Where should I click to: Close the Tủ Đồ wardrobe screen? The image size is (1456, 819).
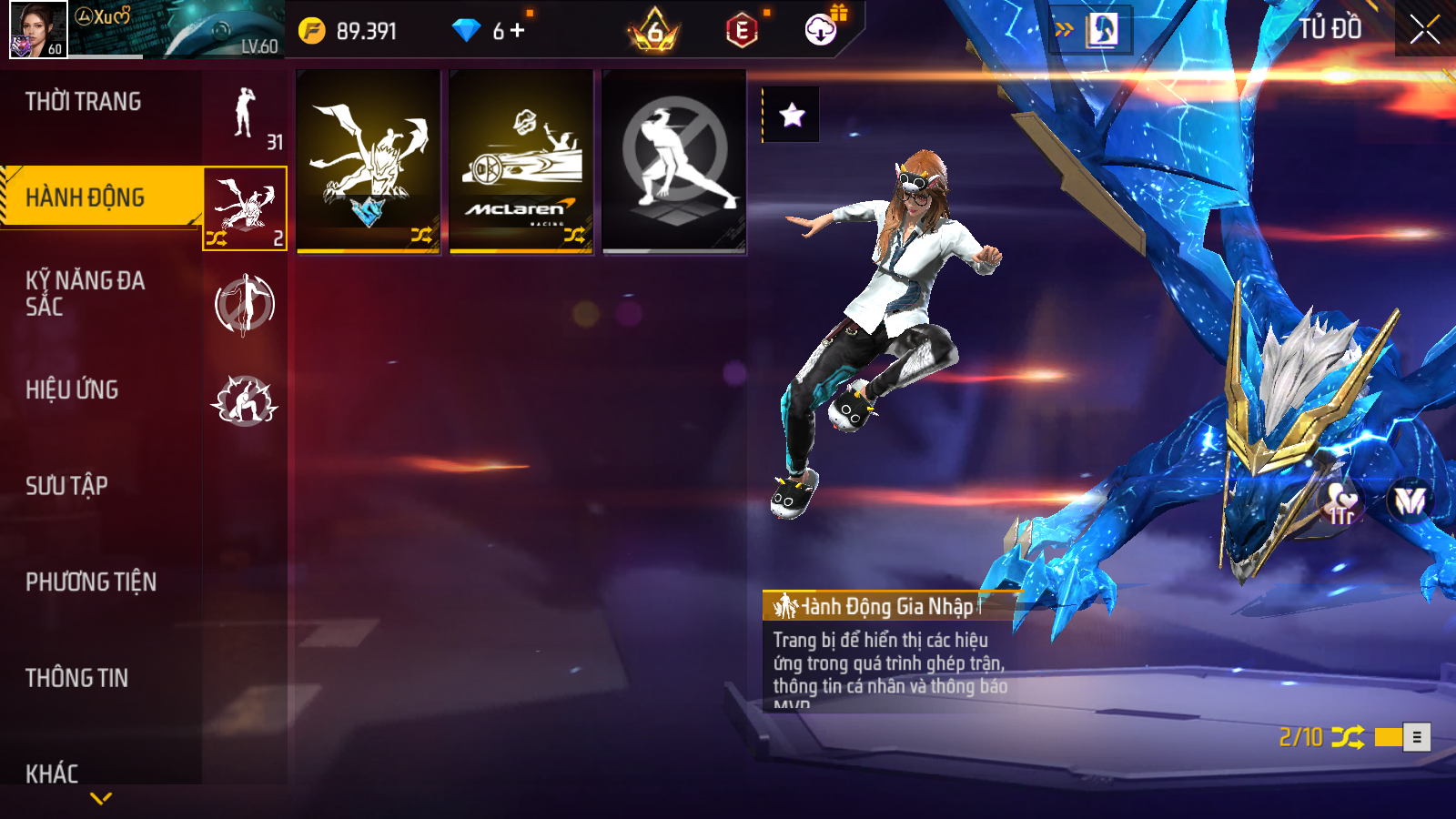1425,29
